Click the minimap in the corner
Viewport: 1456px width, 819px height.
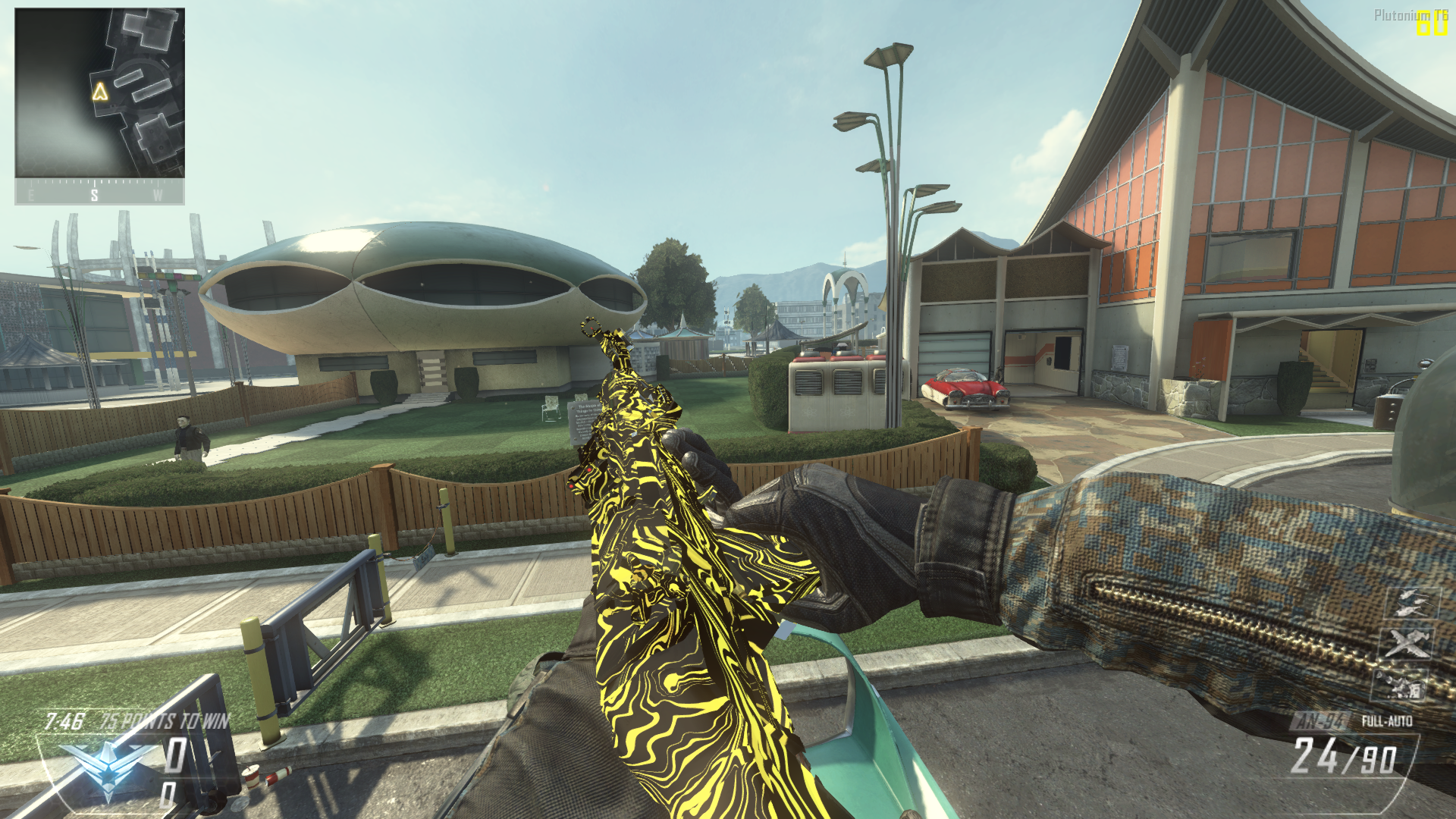click(99, 93)
